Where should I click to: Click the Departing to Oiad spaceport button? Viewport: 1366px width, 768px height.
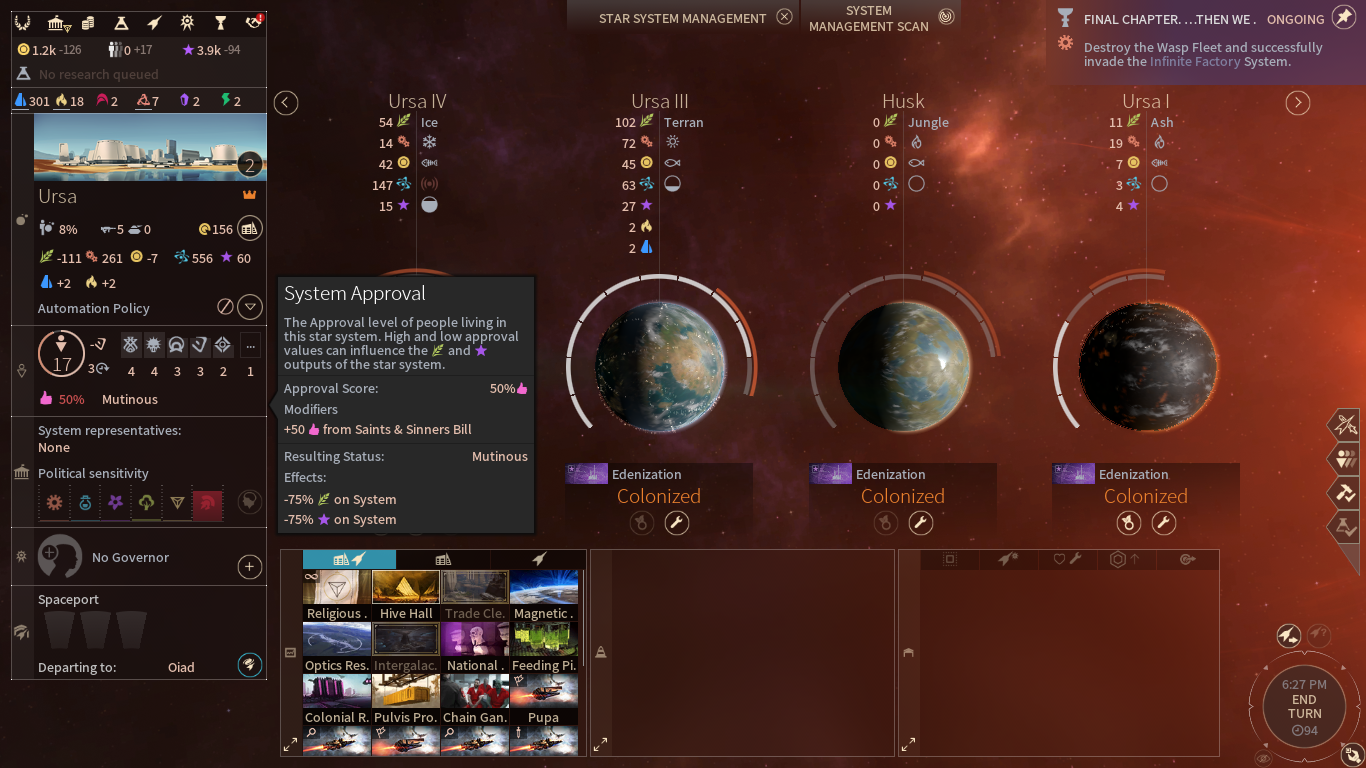[249, 664]
